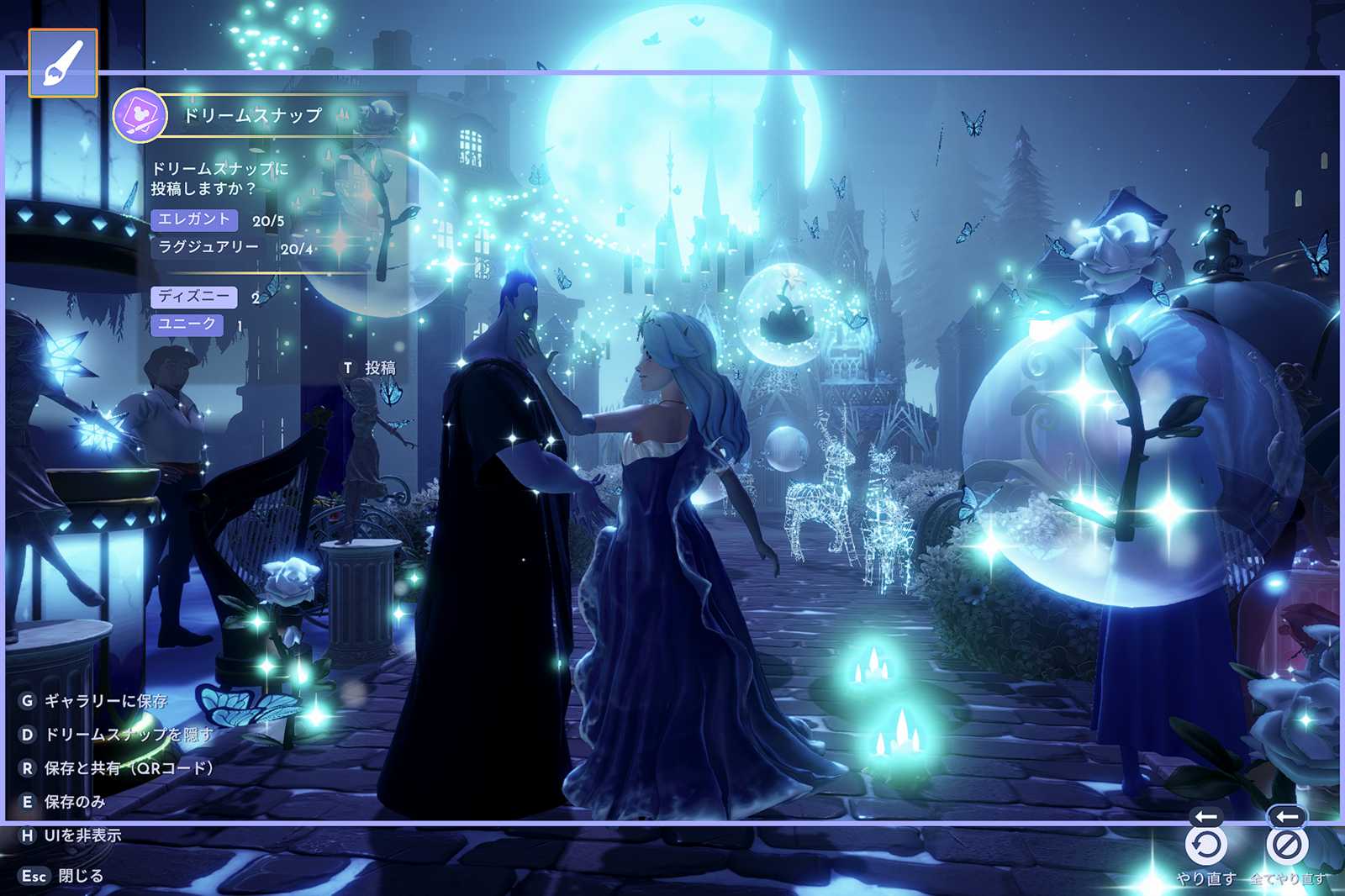Hide the DreamSnap panel via ドリームスナップを隠す

click(116, 735)
